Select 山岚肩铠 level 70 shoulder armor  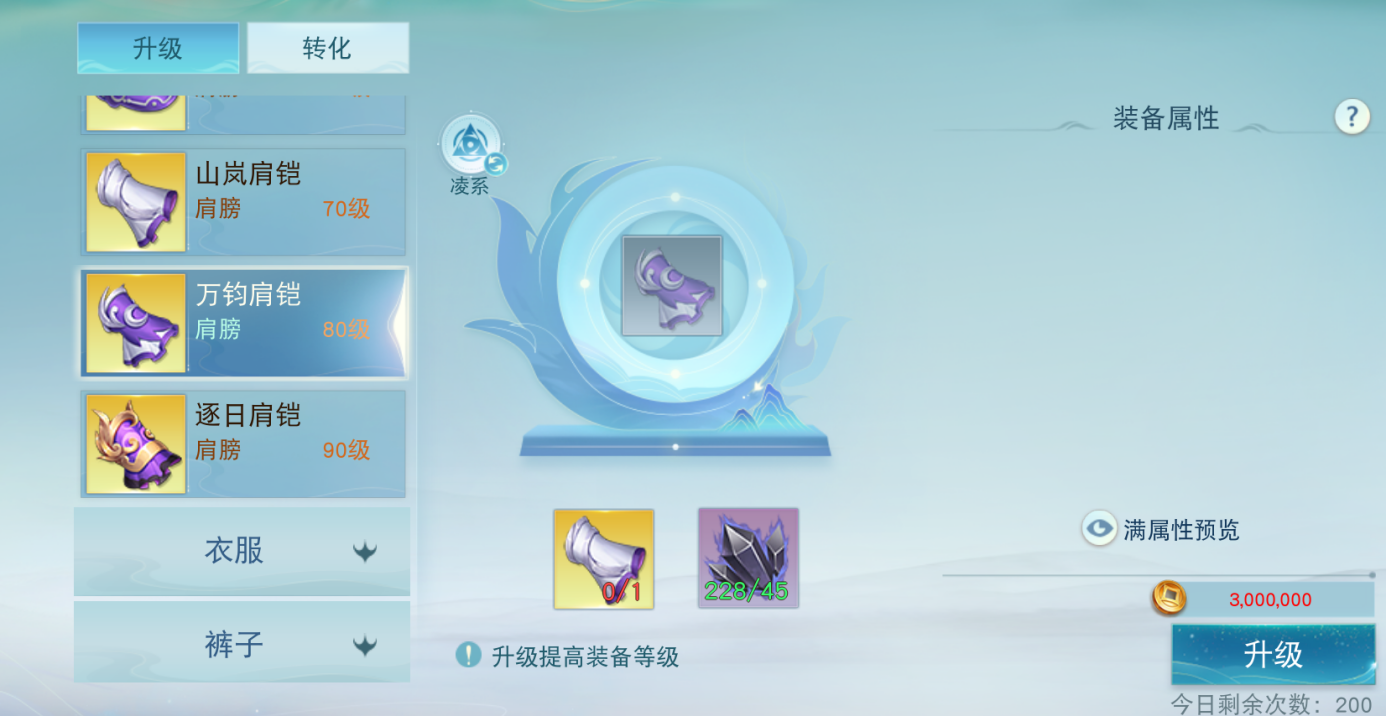243,202
